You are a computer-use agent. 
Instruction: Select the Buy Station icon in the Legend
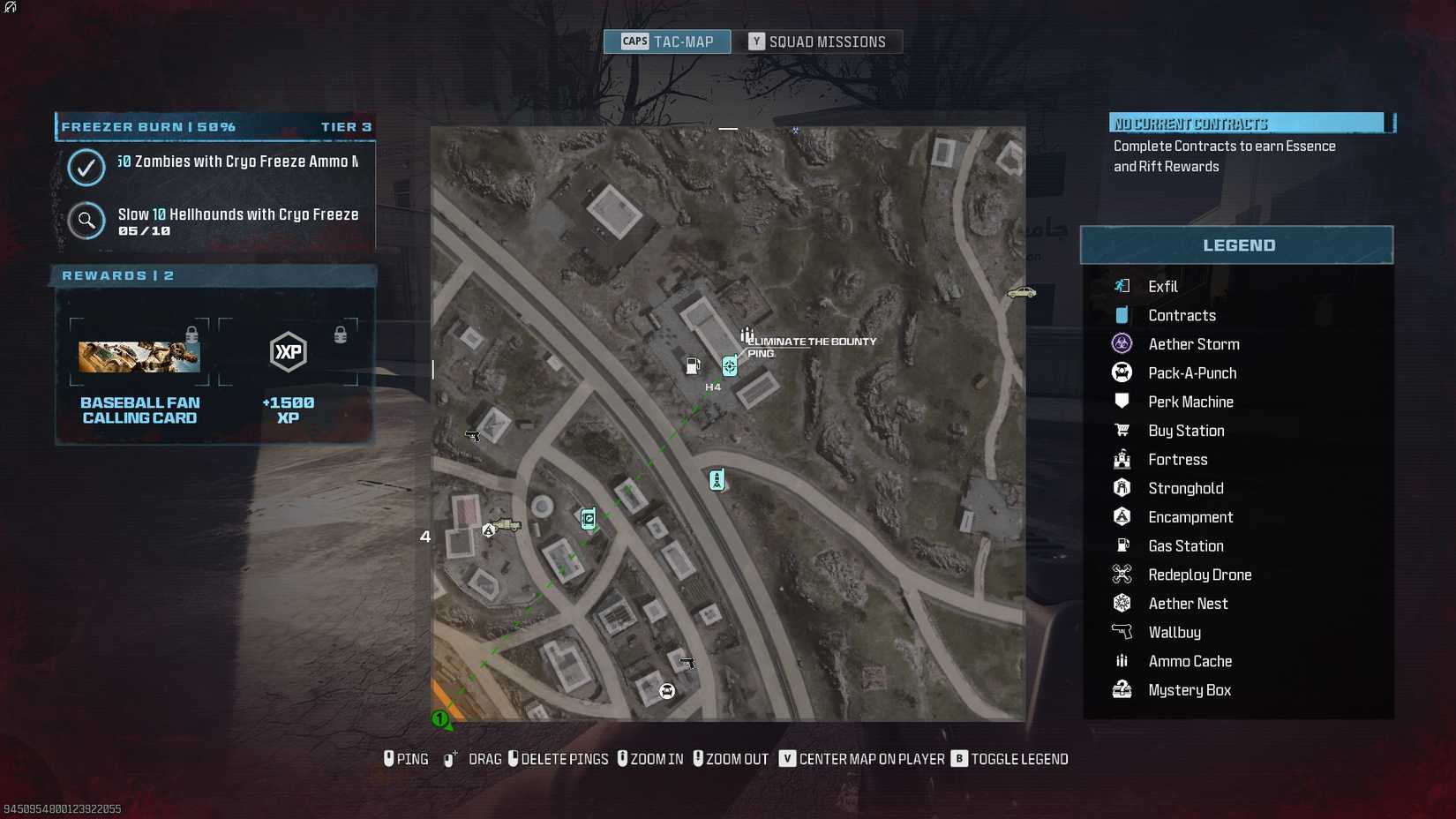[x=1121, y=430]
